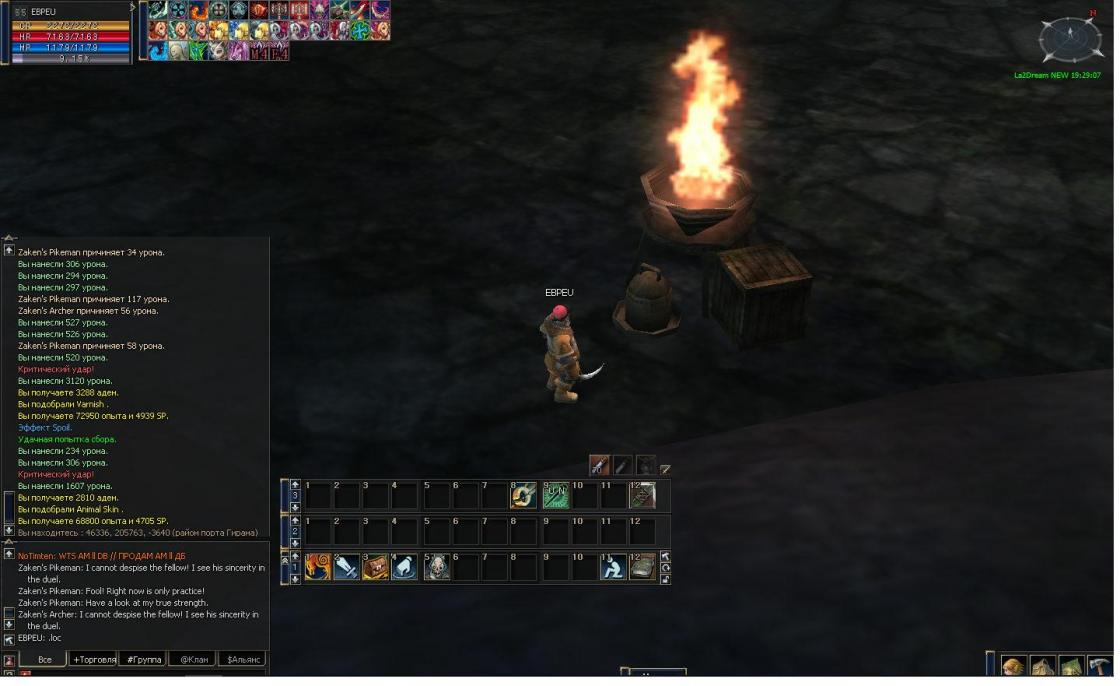Click the hammer icon in the bottom-right menu
Viewport: 1120px width, 686px height.
pyautogui.click(x=1100, y=667)
